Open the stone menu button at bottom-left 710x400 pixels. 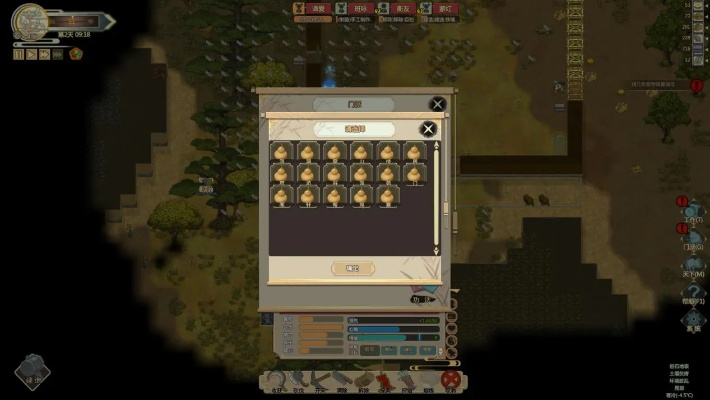pyautogui.click(x=32, y=371)
